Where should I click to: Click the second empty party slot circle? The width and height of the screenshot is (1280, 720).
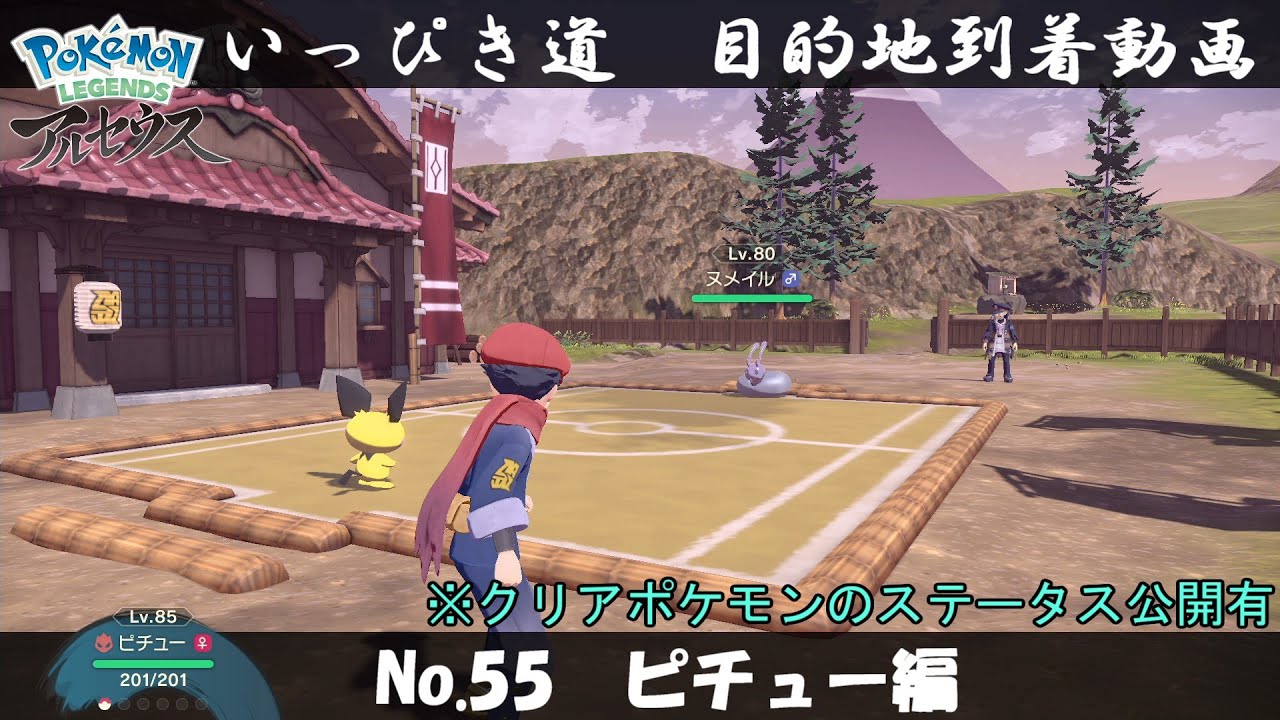click(x=124, y=704)
